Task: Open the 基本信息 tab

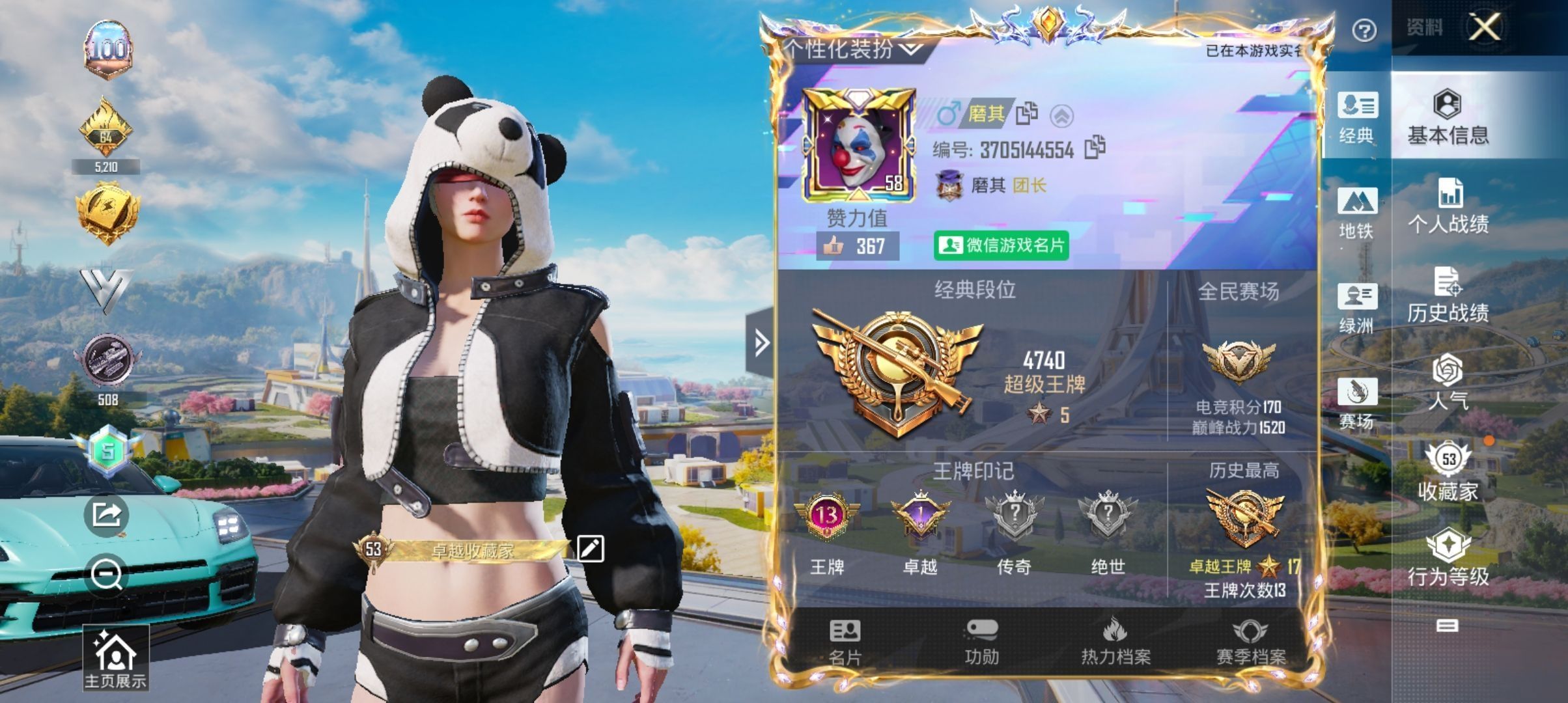Action: click(x=1448, y=116)
